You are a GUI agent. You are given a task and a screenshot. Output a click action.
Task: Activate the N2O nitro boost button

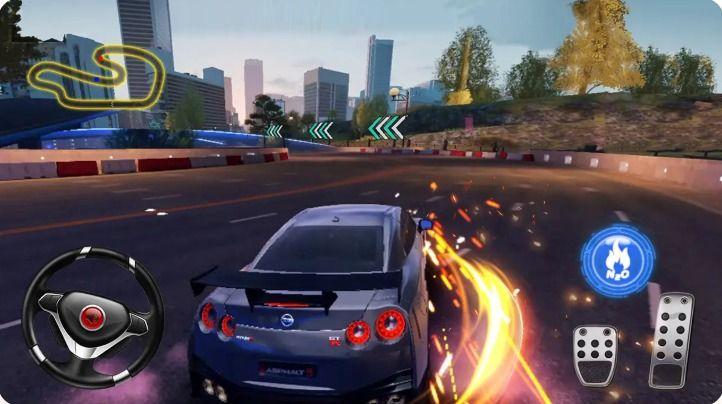point(617,260)
